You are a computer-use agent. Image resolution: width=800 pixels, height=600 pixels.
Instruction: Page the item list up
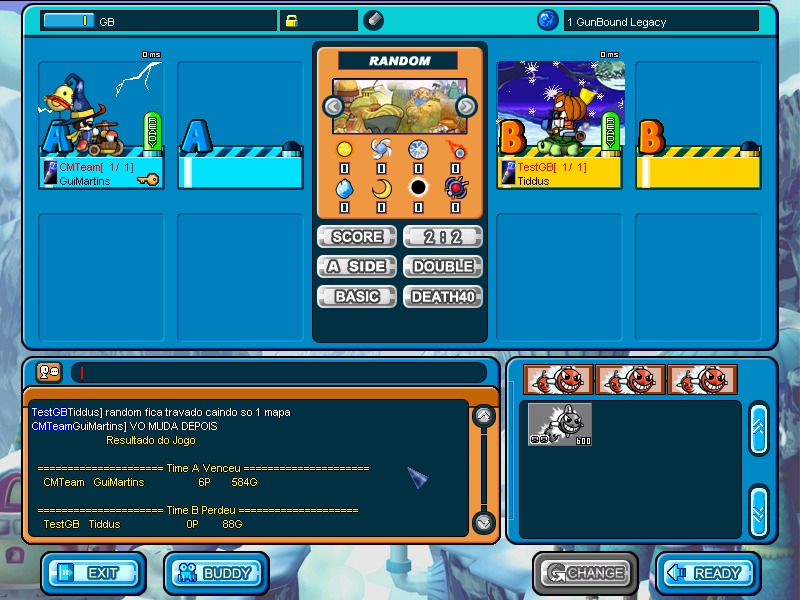[758, 428]
